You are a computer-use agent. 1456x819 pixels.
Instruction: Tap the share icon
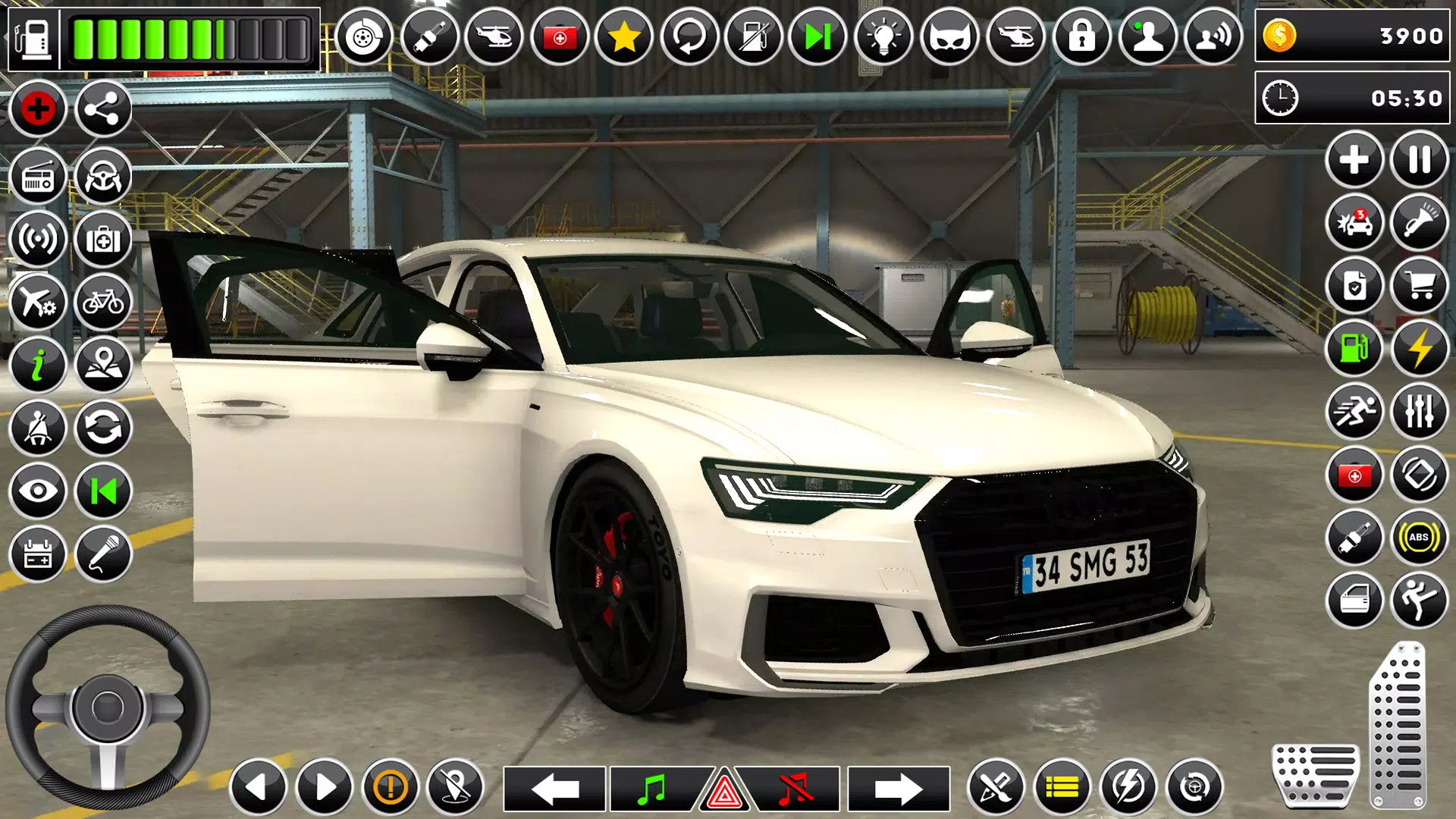coord(103,110)
